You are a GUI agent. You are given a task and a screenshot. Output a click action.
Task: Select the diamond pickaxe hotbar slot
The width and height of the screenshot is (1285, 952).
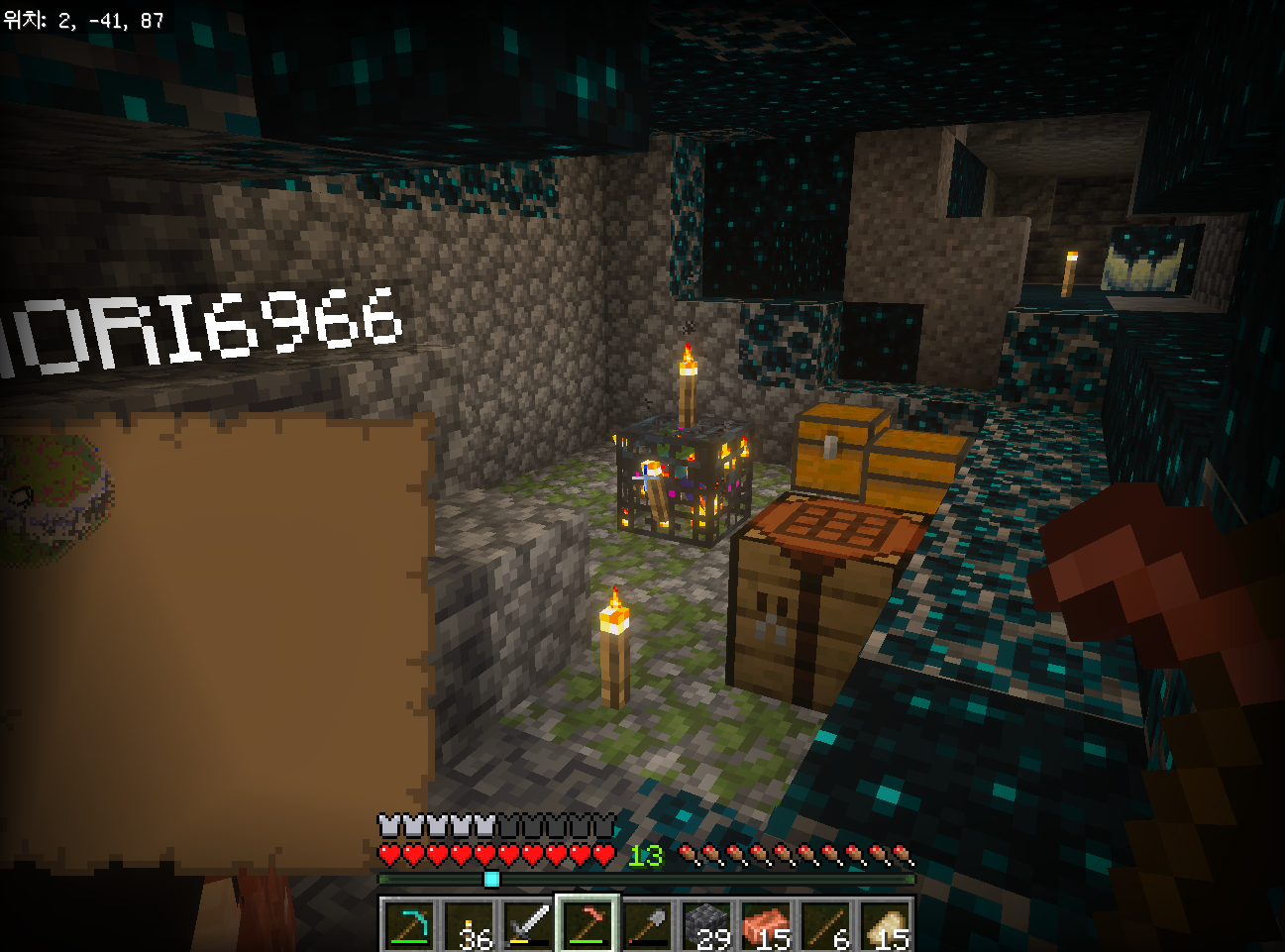pos(409,925)
